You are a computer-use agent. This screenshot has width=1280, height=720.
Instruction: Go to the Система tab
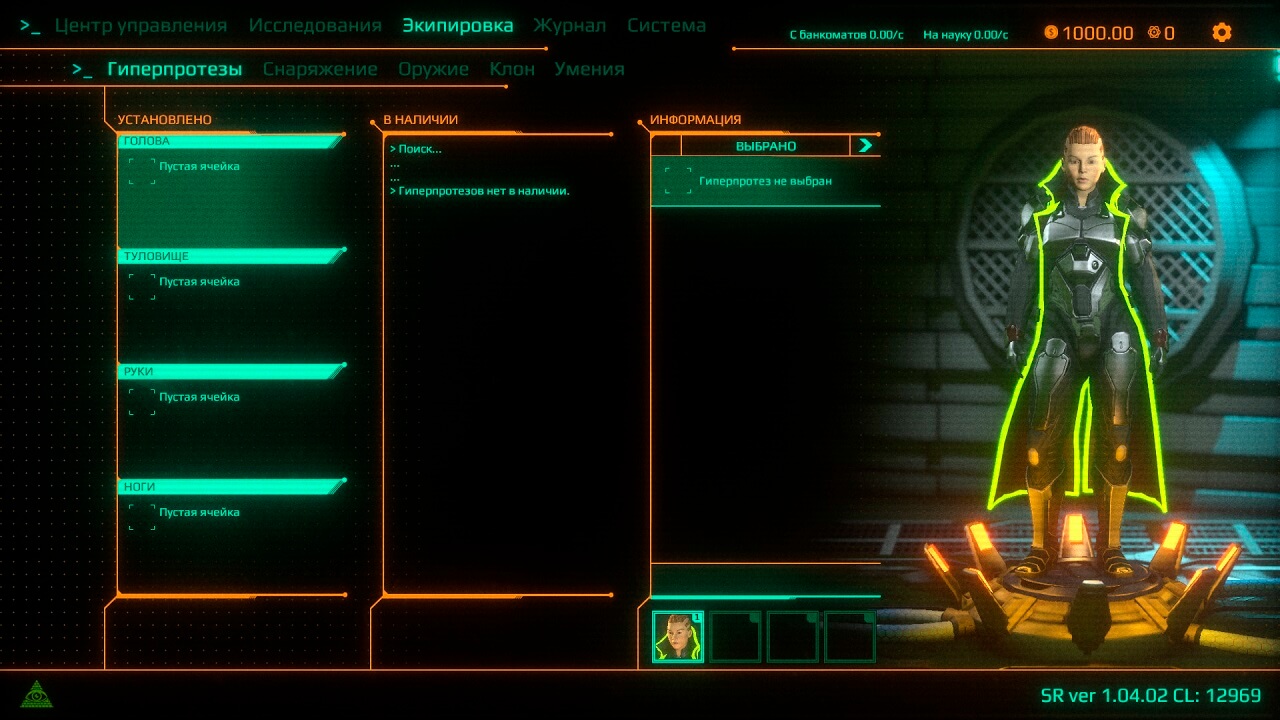666,26
